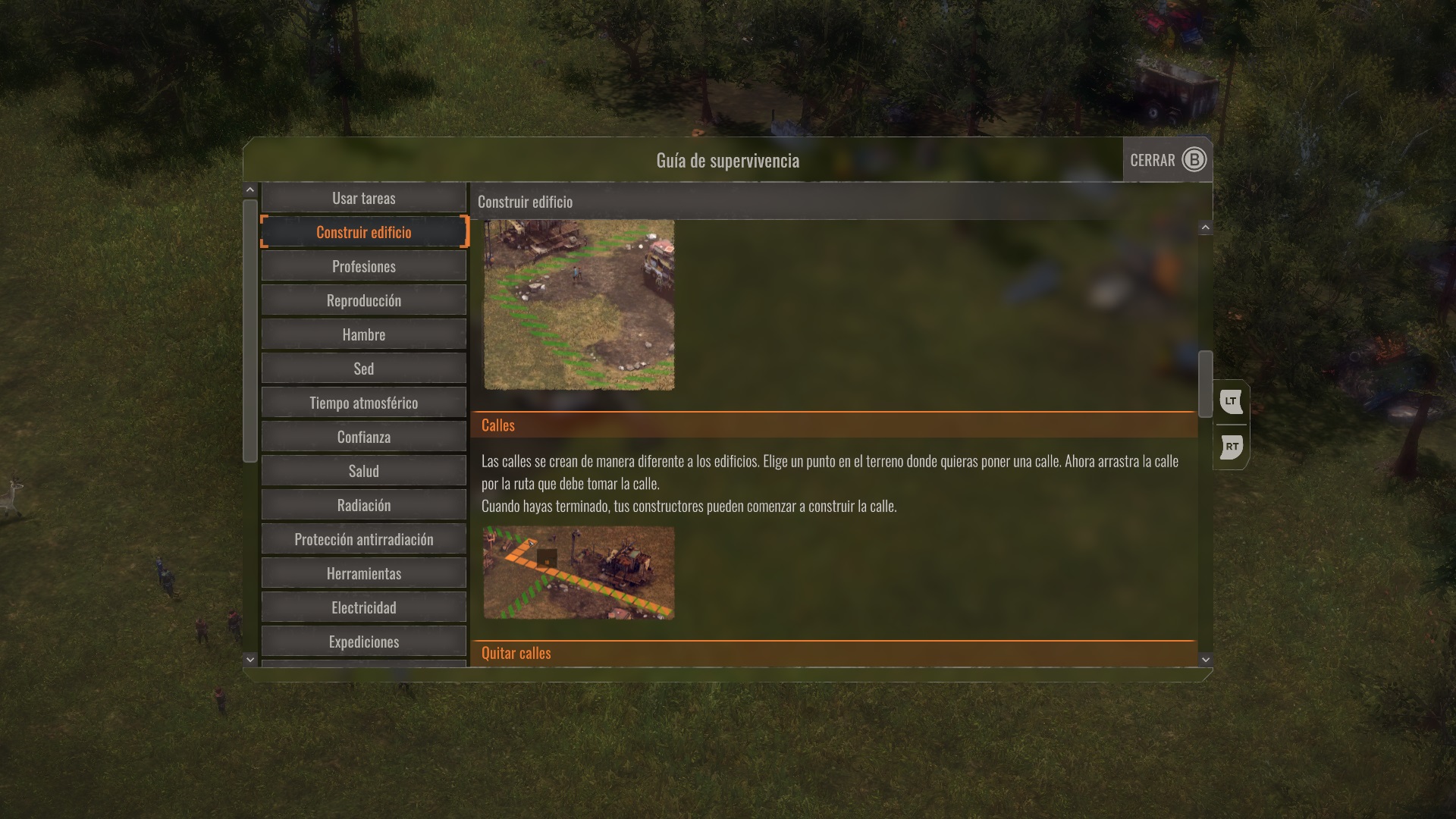Image resolution: width=1456 pixels, height=819 pixels.
Task: Close the survival guide with CERRAR
Action: click(x=1167, y=160)
